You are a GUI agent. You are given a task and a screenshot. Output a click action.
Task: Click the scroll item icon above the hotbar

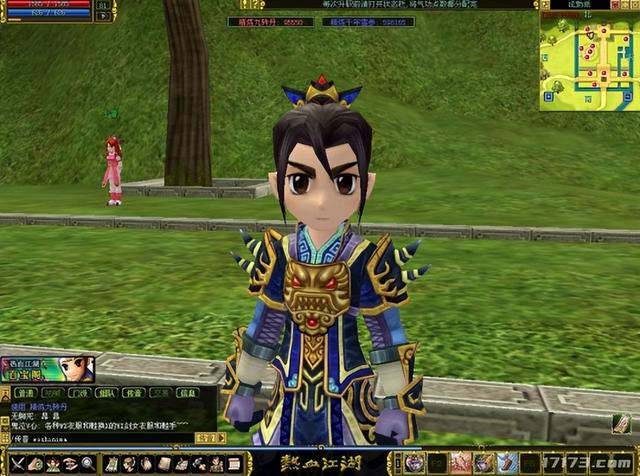click(621, 424)
